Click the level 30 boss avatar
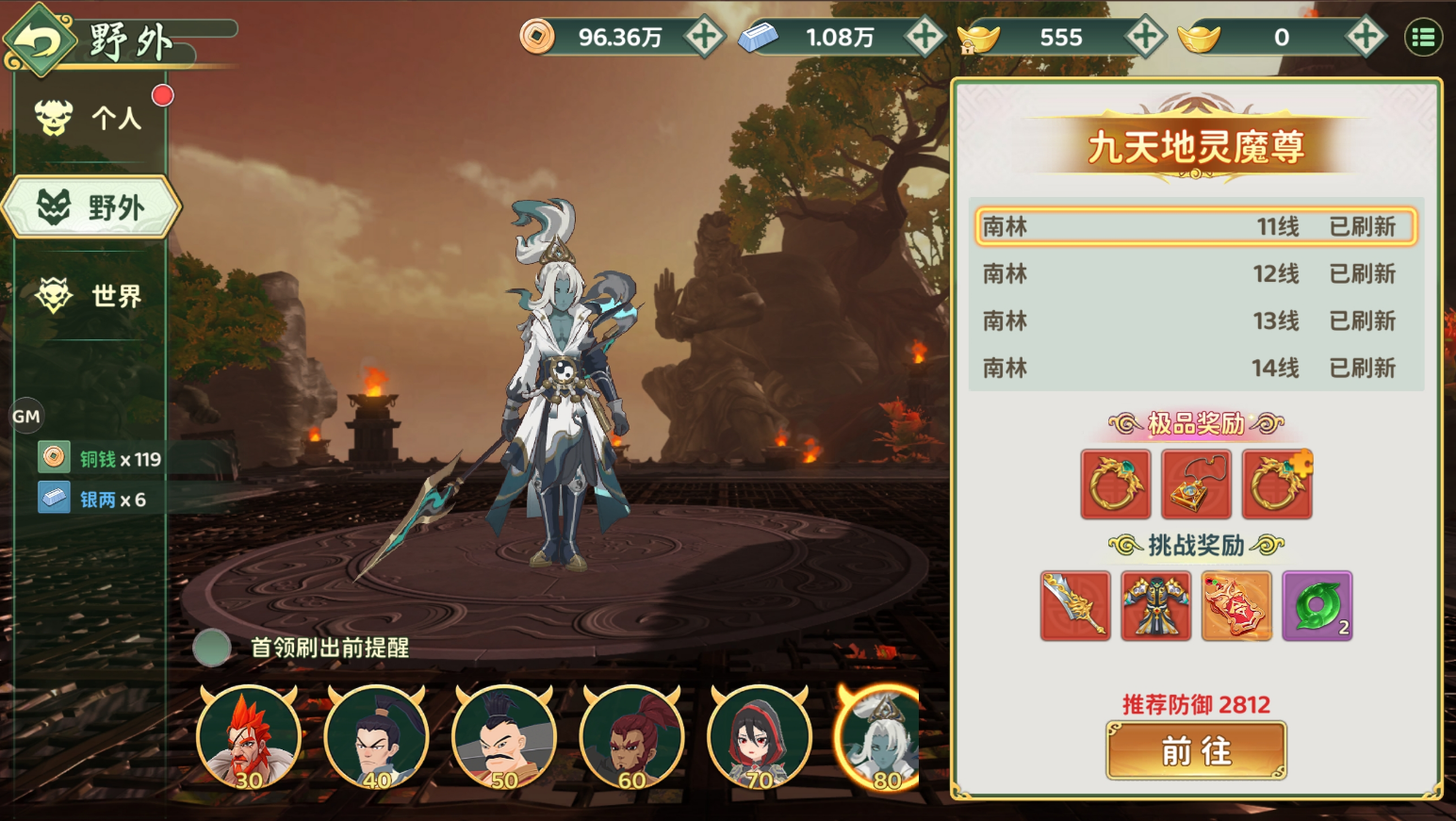The image size is (1456, 821). [248, 740]
